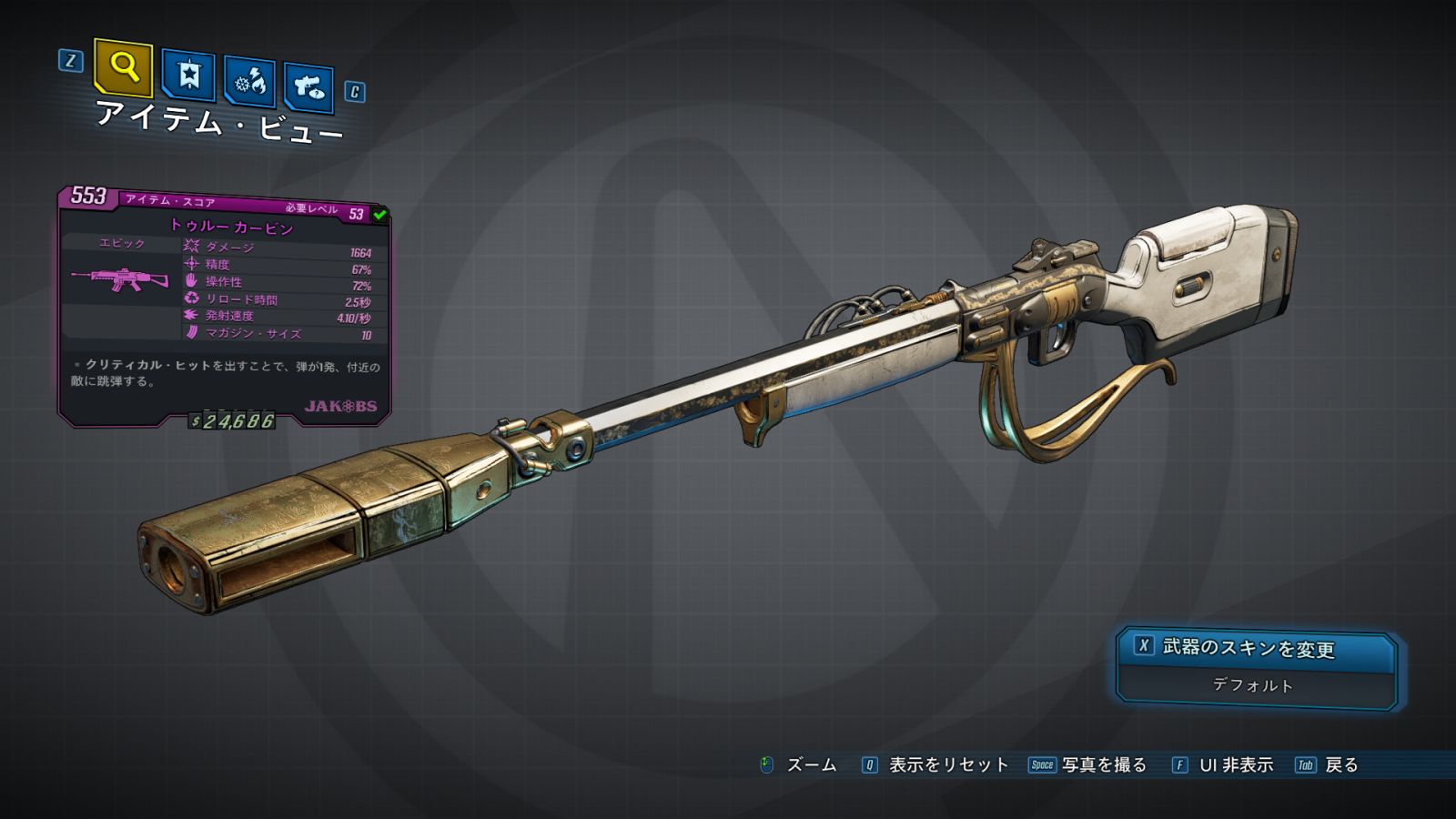1456x819 pixels.
Task: Switch to the pistol with question mark tab
Action: 309,87
